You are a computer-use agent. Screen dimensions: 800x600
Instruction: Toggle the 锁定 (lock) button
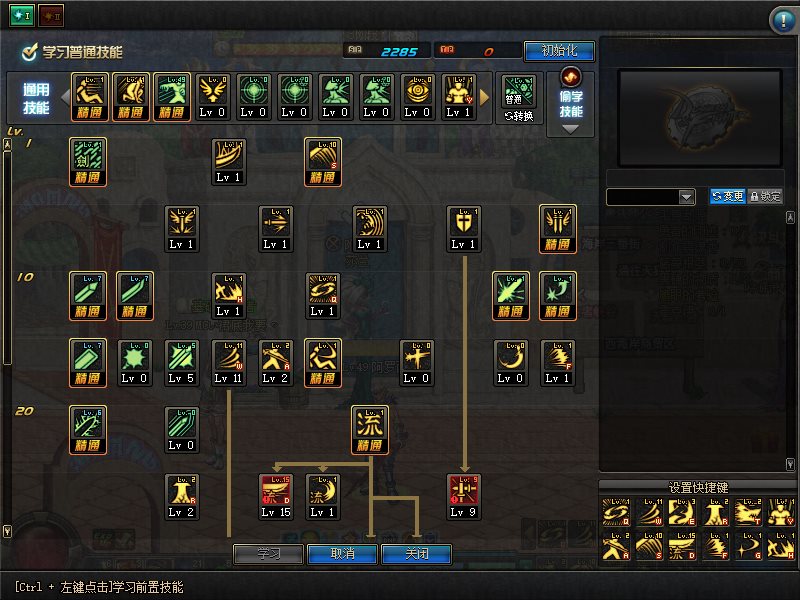coord(766,197)
